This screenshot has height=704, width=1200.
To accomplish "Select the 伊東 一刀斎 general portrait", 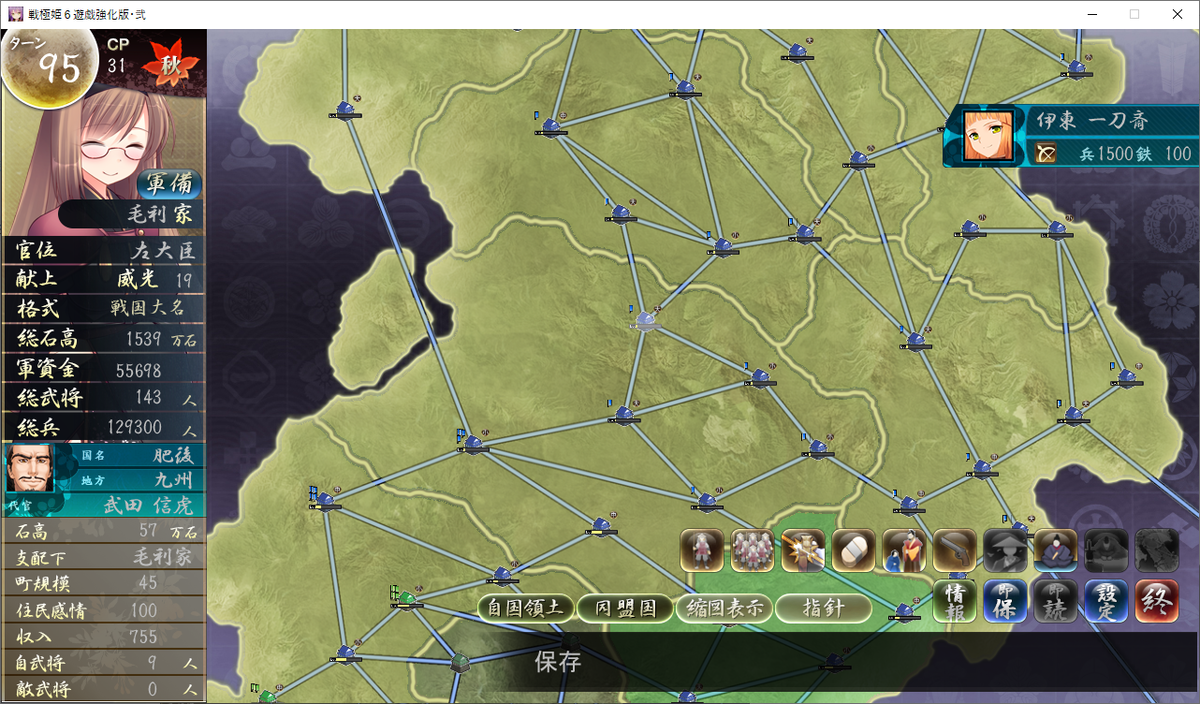I will pos(989,135).
